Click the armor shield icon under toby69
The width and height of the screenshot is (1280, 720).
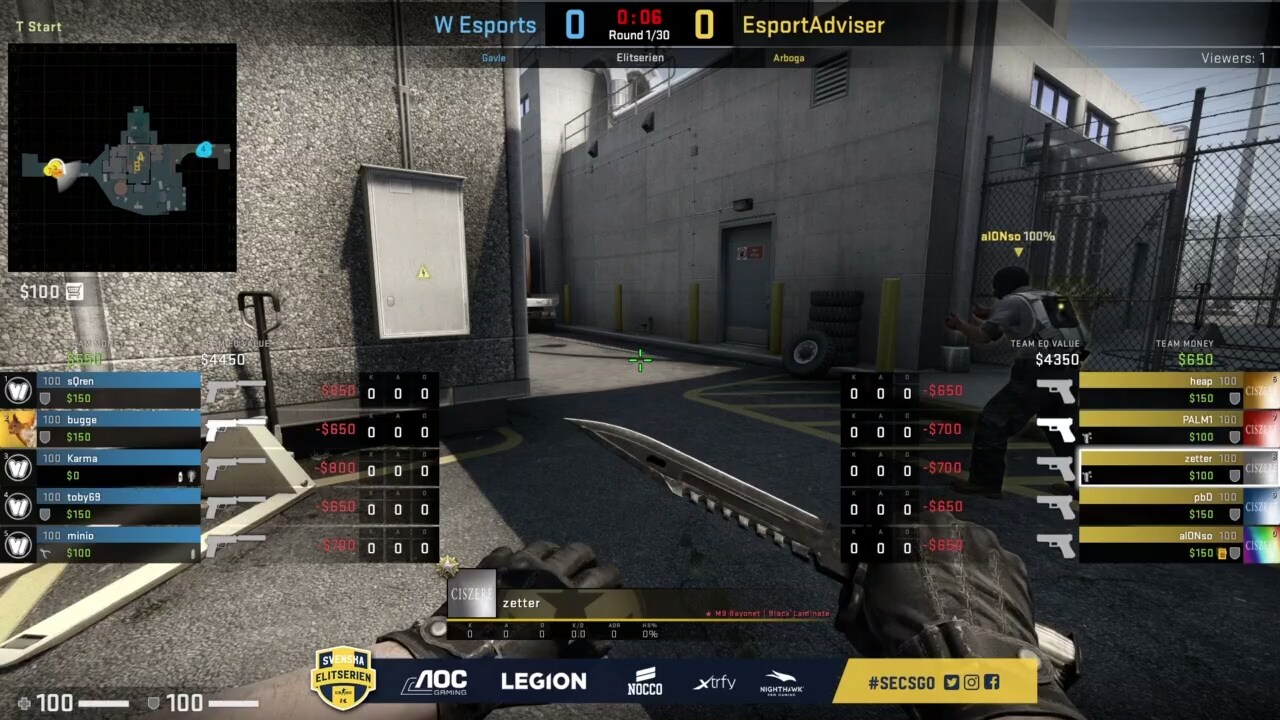45,512
